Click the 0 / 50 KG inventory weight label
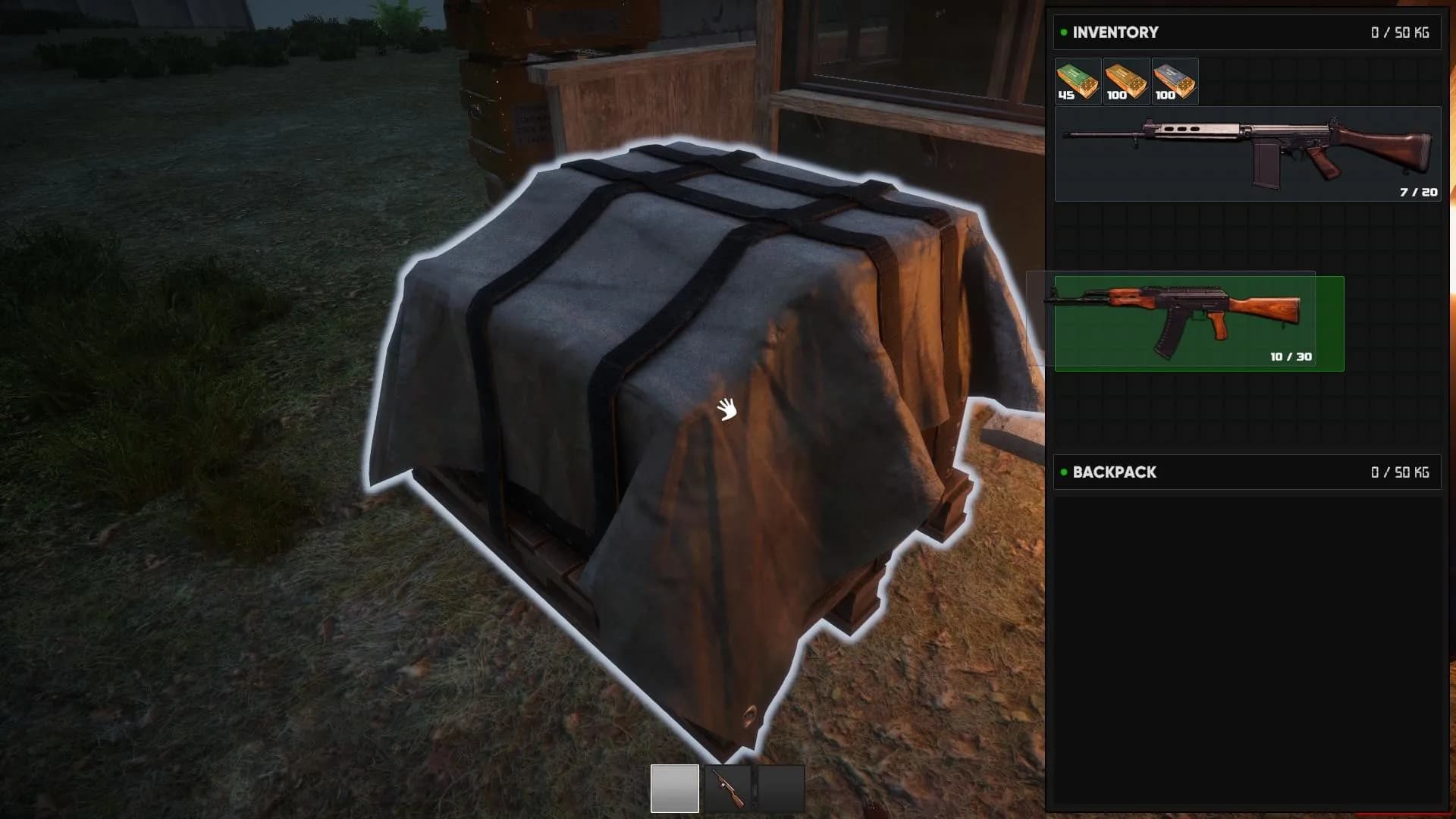The width and height of the screenshot is (1456, 819). (x=1401, y=32)
